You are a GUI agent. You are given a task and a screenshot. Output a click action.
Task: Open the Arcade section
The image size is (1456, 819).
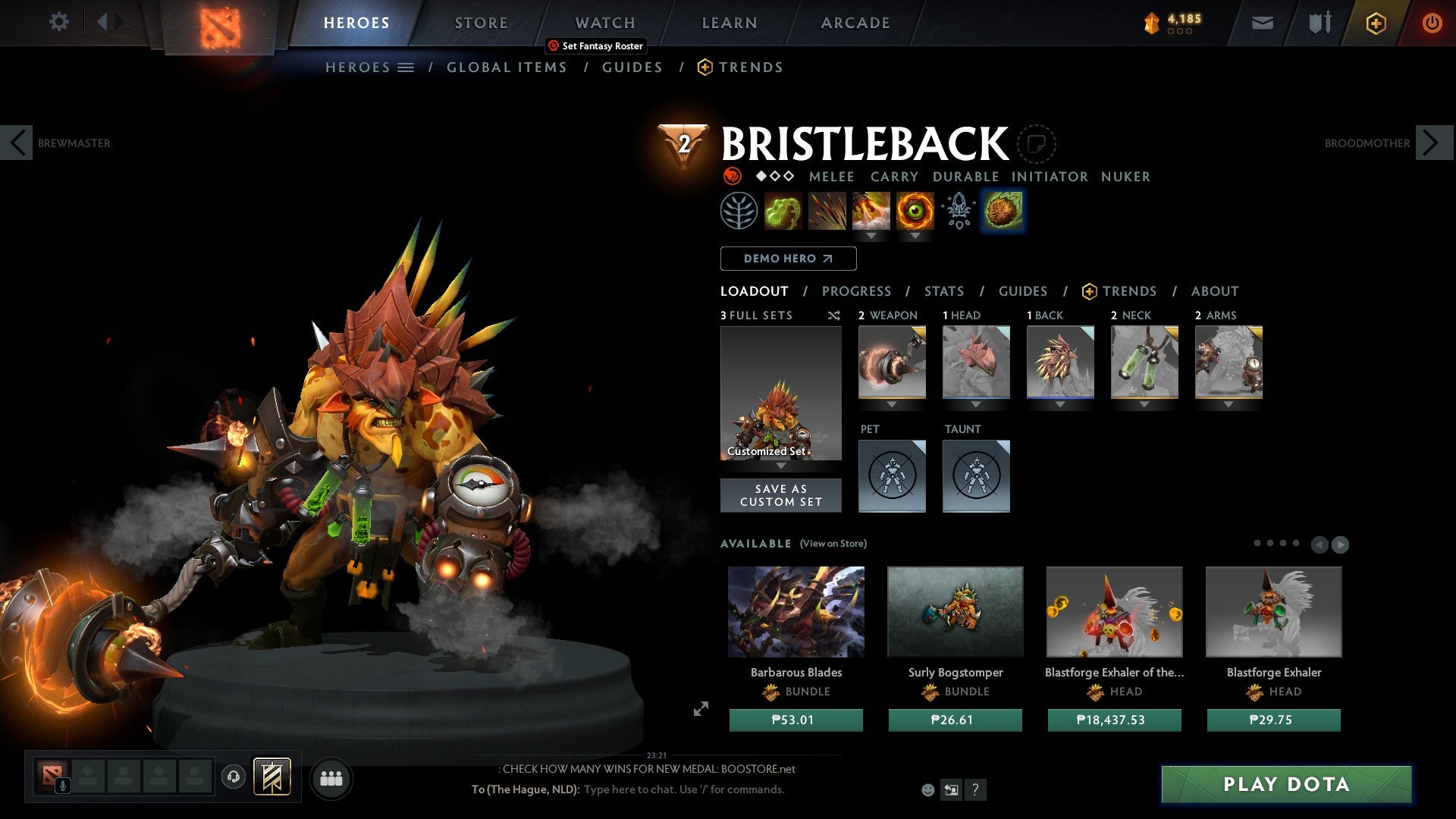point(855,23)
